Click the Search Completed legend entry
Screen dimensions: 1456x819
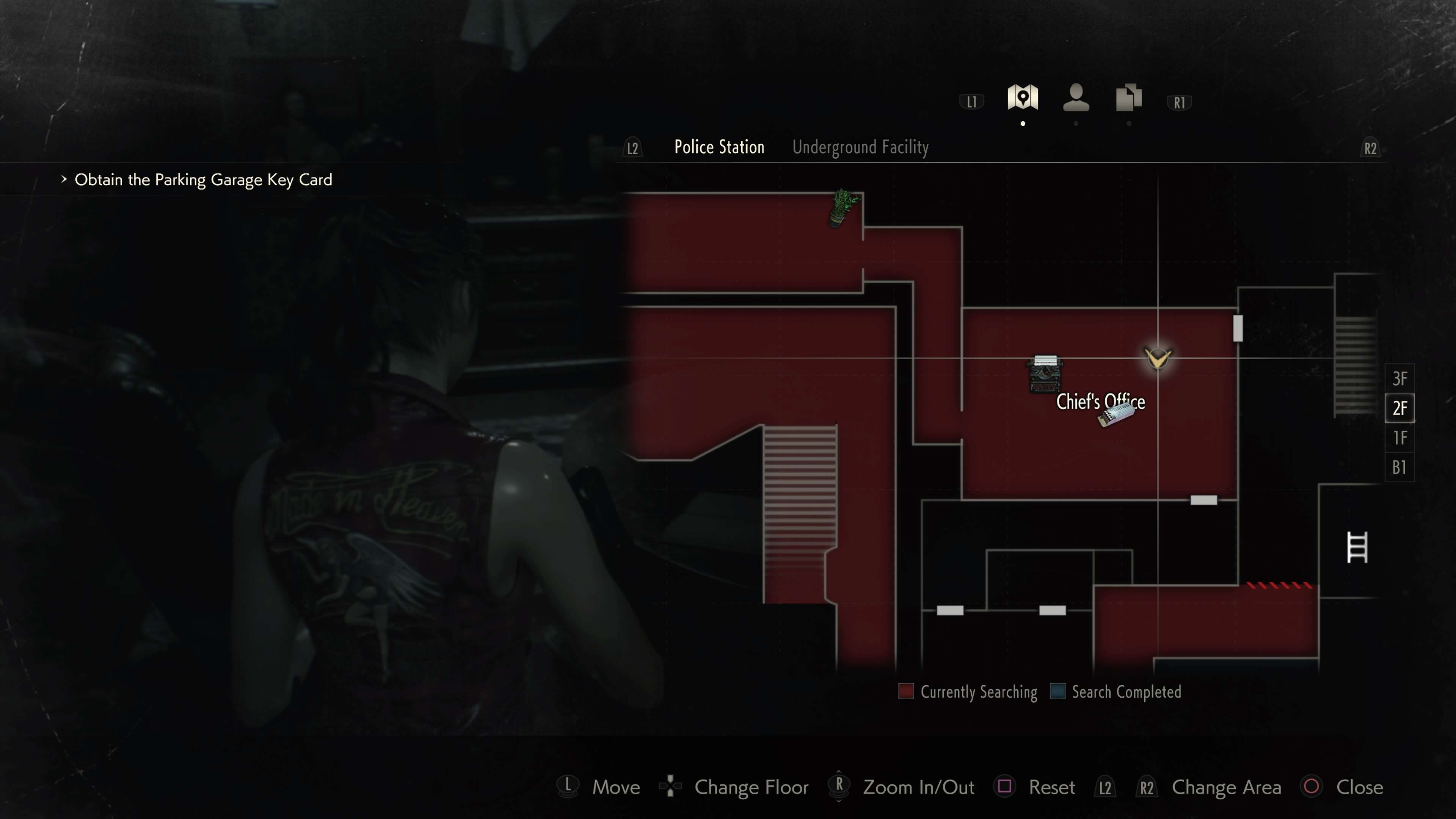(1116, 692)
